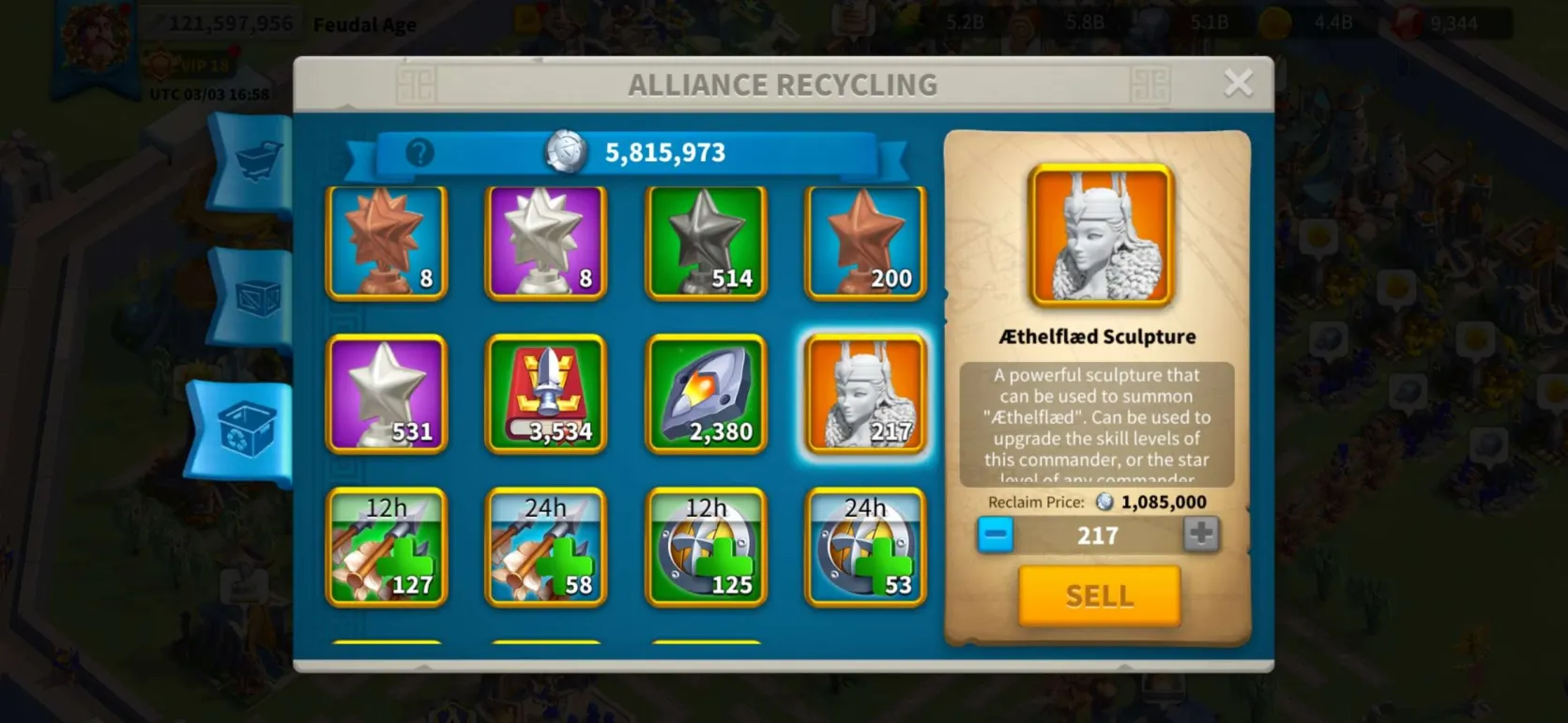Close the Alliance Recycling window
Image resolution: width=1568 pixels, height=723 pixels.
(1238, 83)
